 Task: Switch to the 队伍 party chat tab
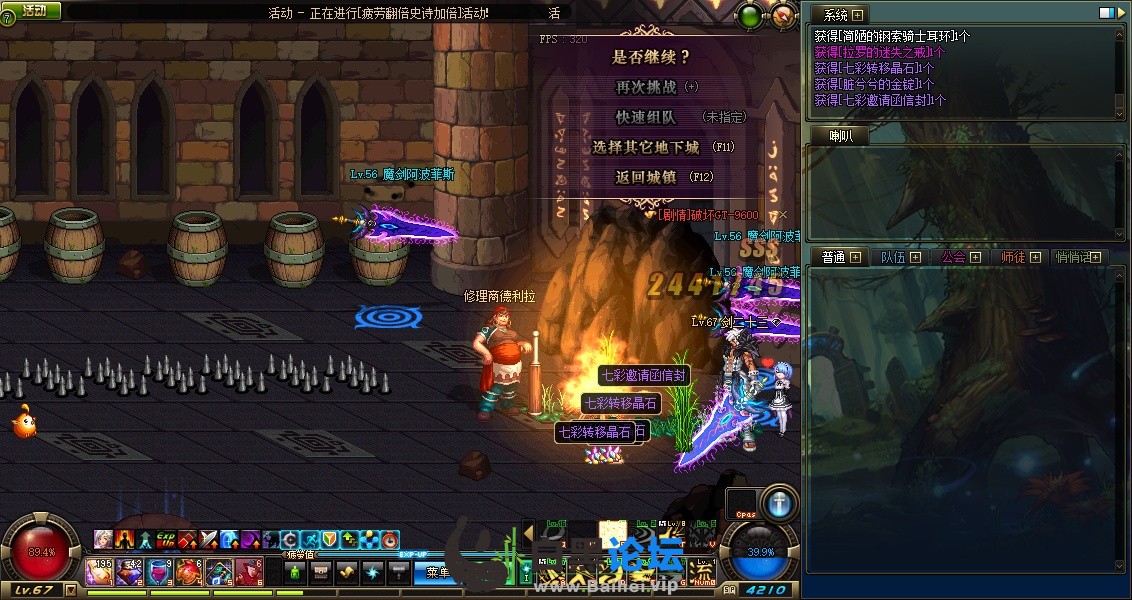coord(893,257)
